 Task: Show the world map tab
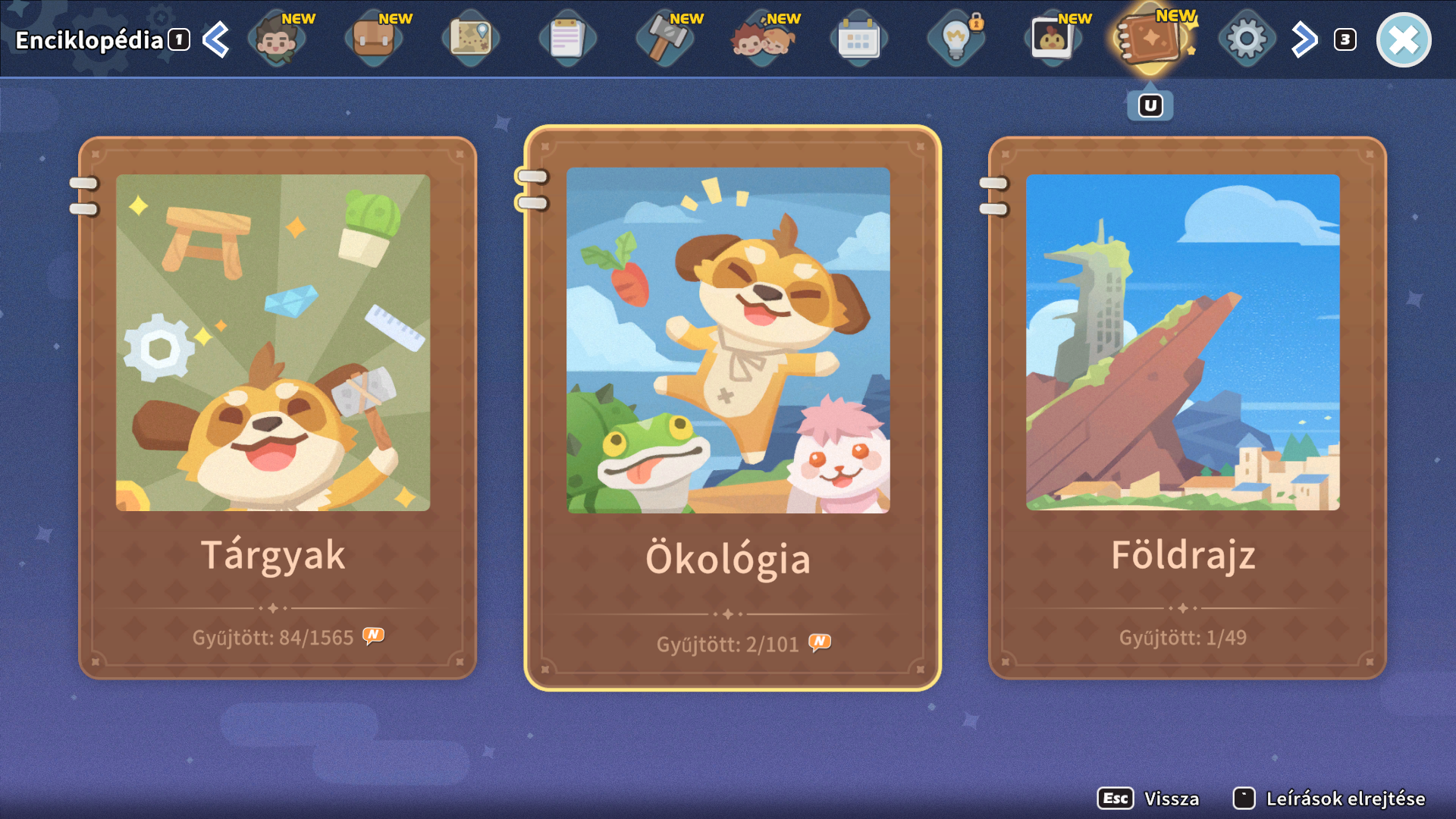[x=471, y=39]
